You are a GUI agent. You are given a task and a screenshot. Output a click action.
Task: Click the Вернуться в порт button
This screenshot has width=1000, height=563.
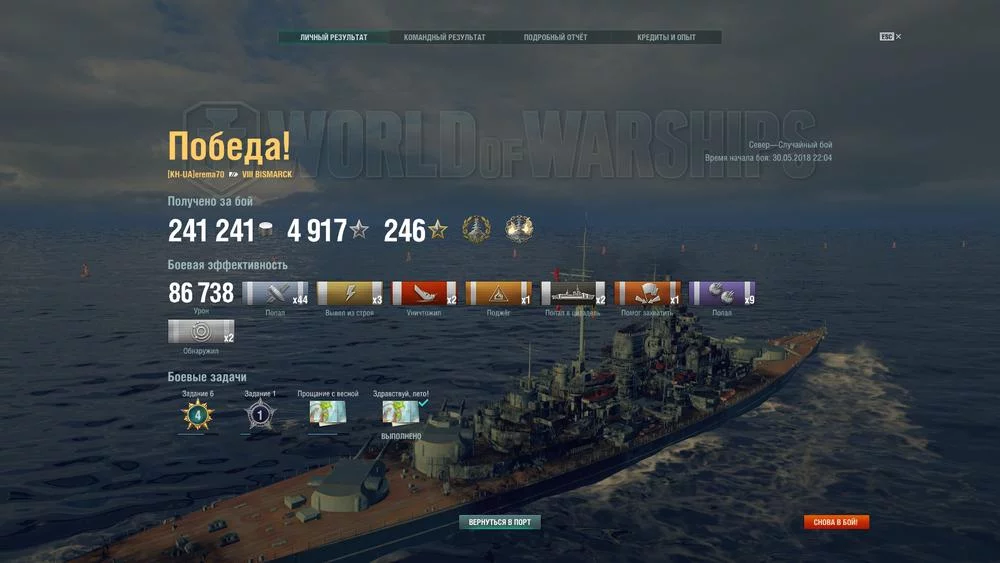(500, 522)
